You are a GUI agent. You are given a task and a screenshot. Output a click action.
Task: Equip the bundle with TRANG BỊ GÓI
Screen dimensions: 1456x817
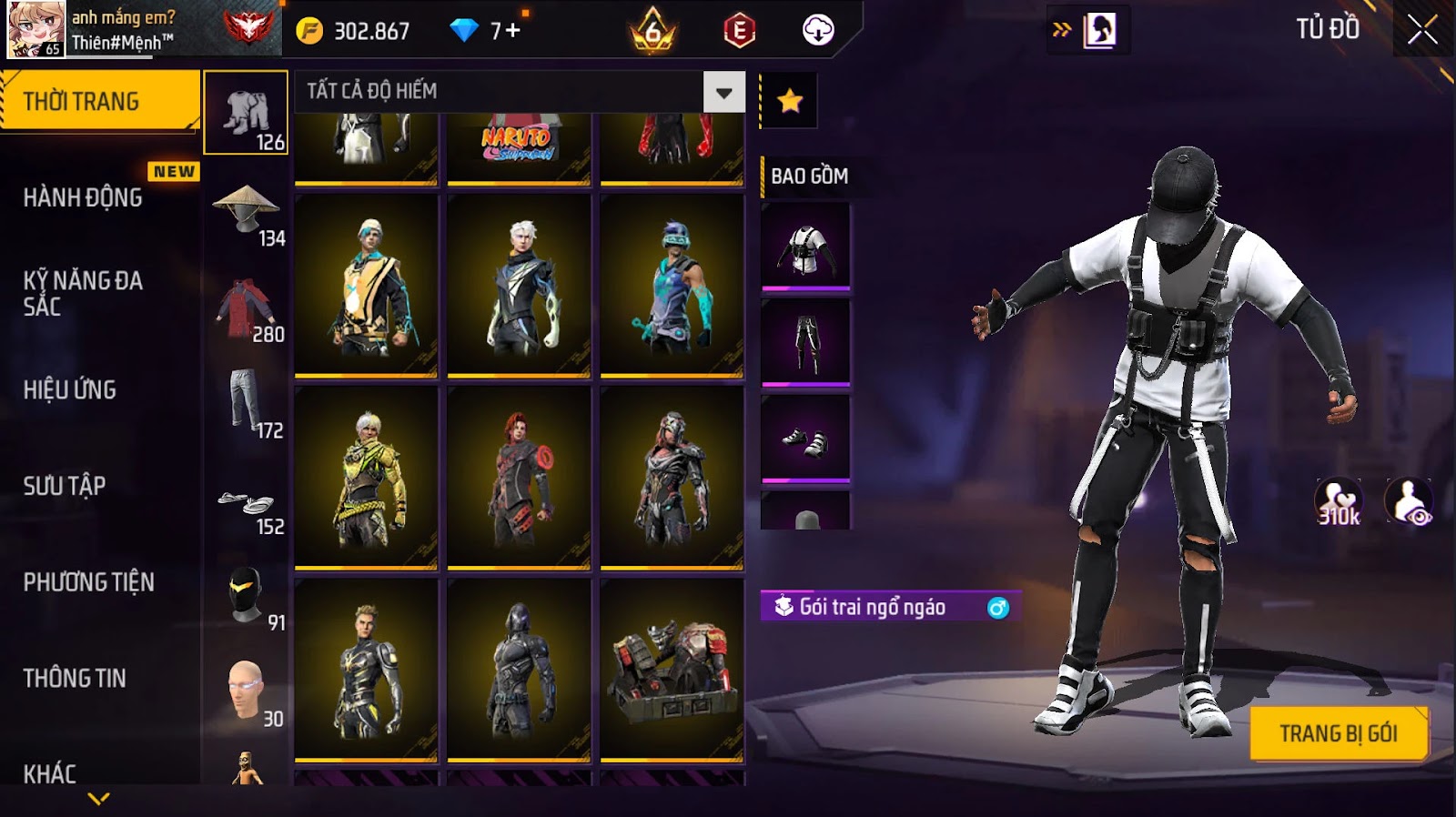click(x=1338, y=733)
